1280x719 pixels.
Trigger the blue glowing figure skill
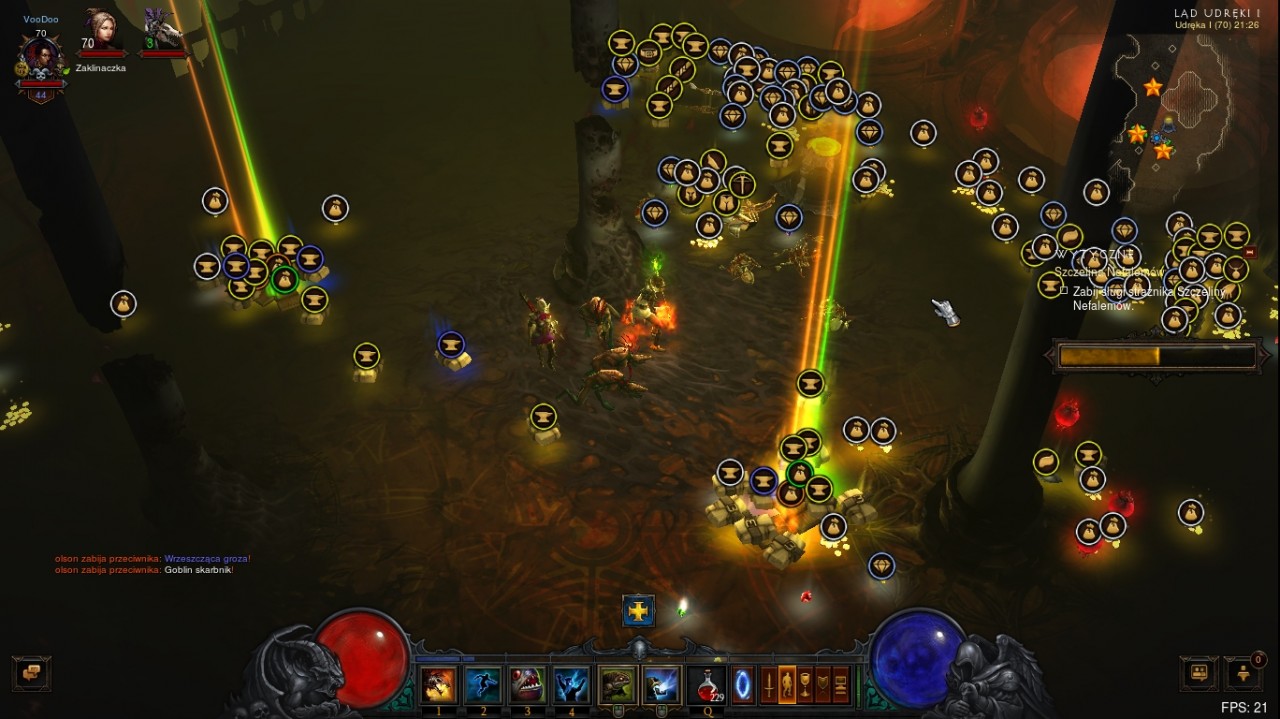click(x=571, y=684)
